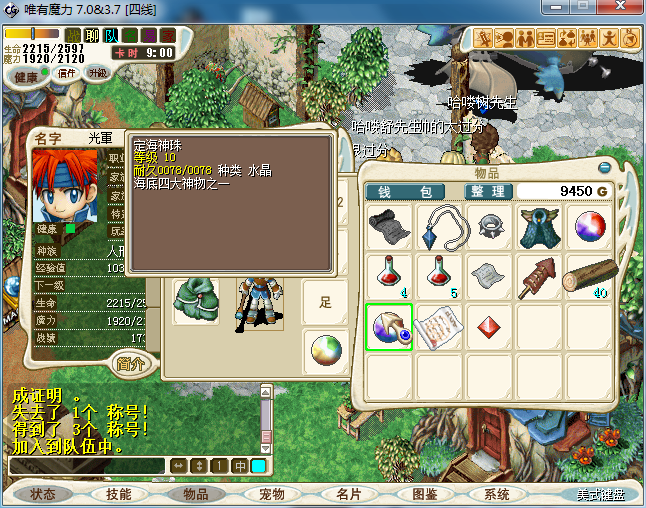Screen dimensions: 646x508
Task: Open the 图鉴 encyclopedia menu
Action: pos(424,494)
